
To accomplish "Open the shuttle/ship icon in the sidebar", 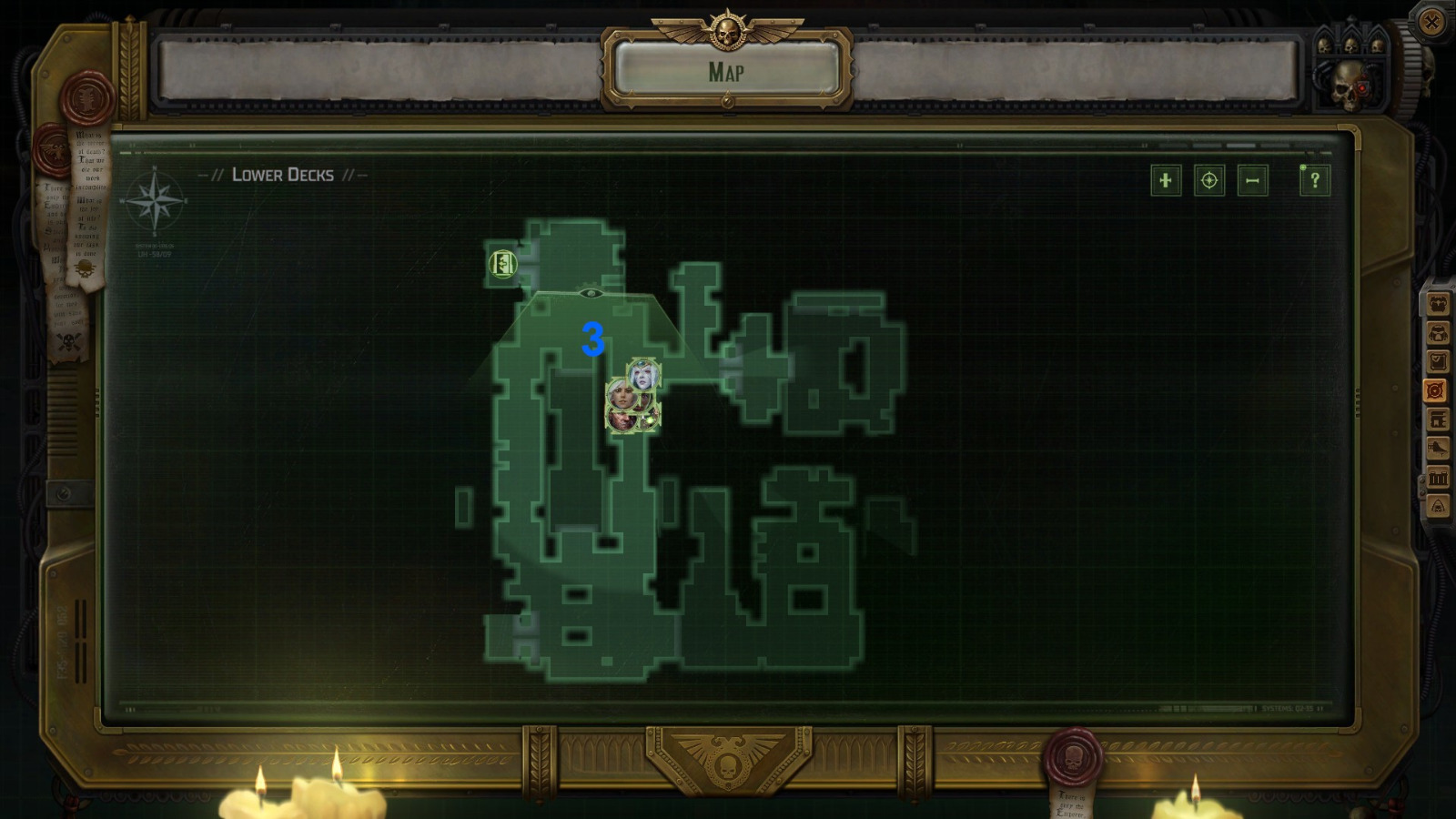I will click(1438, 448).
